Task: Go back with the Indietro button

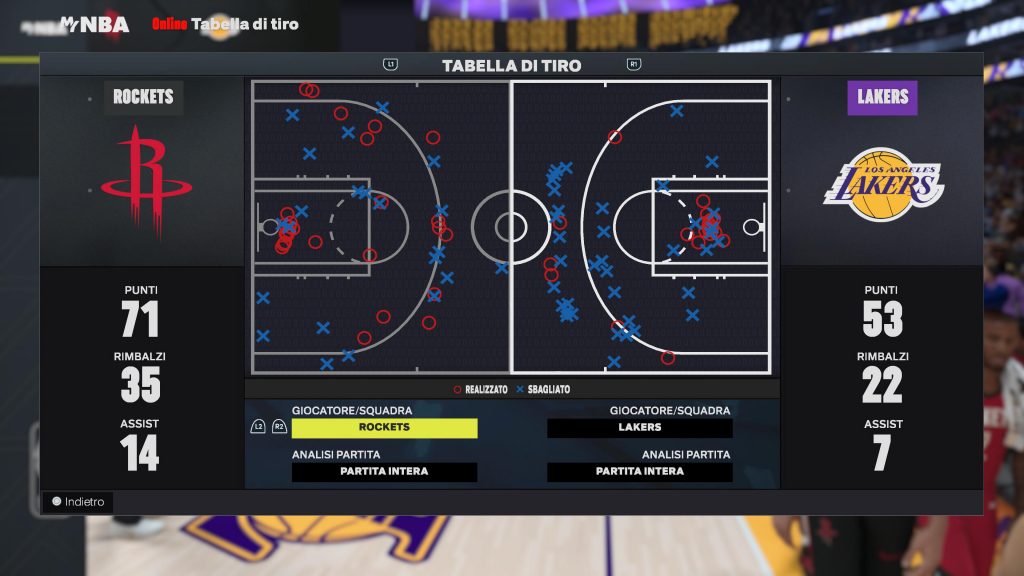Action: pos(78,502)
